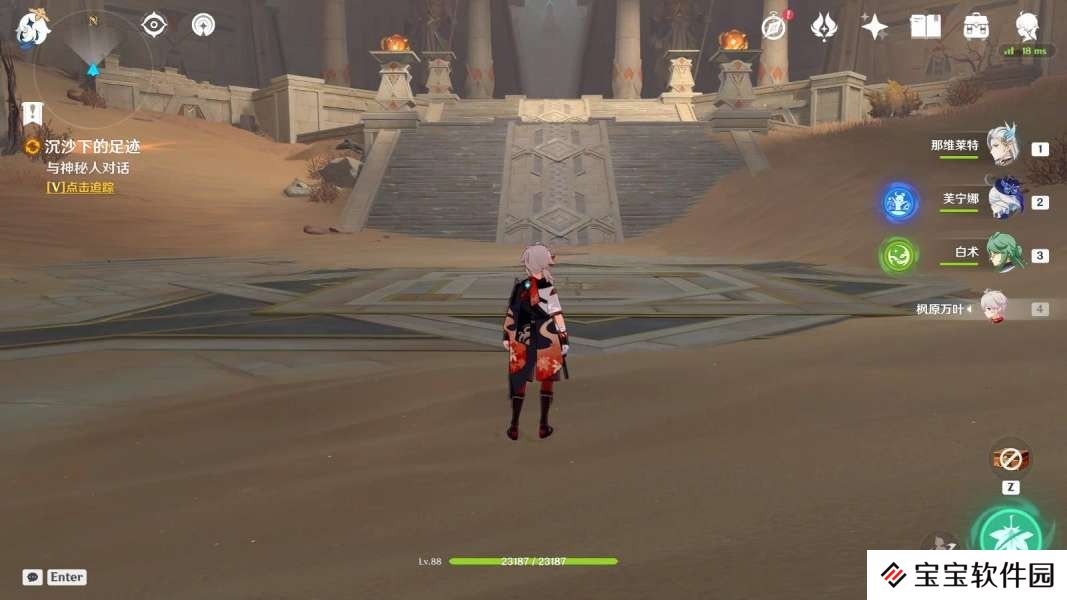Open the adventurer handbook book icon

click(x=925, y=27)
